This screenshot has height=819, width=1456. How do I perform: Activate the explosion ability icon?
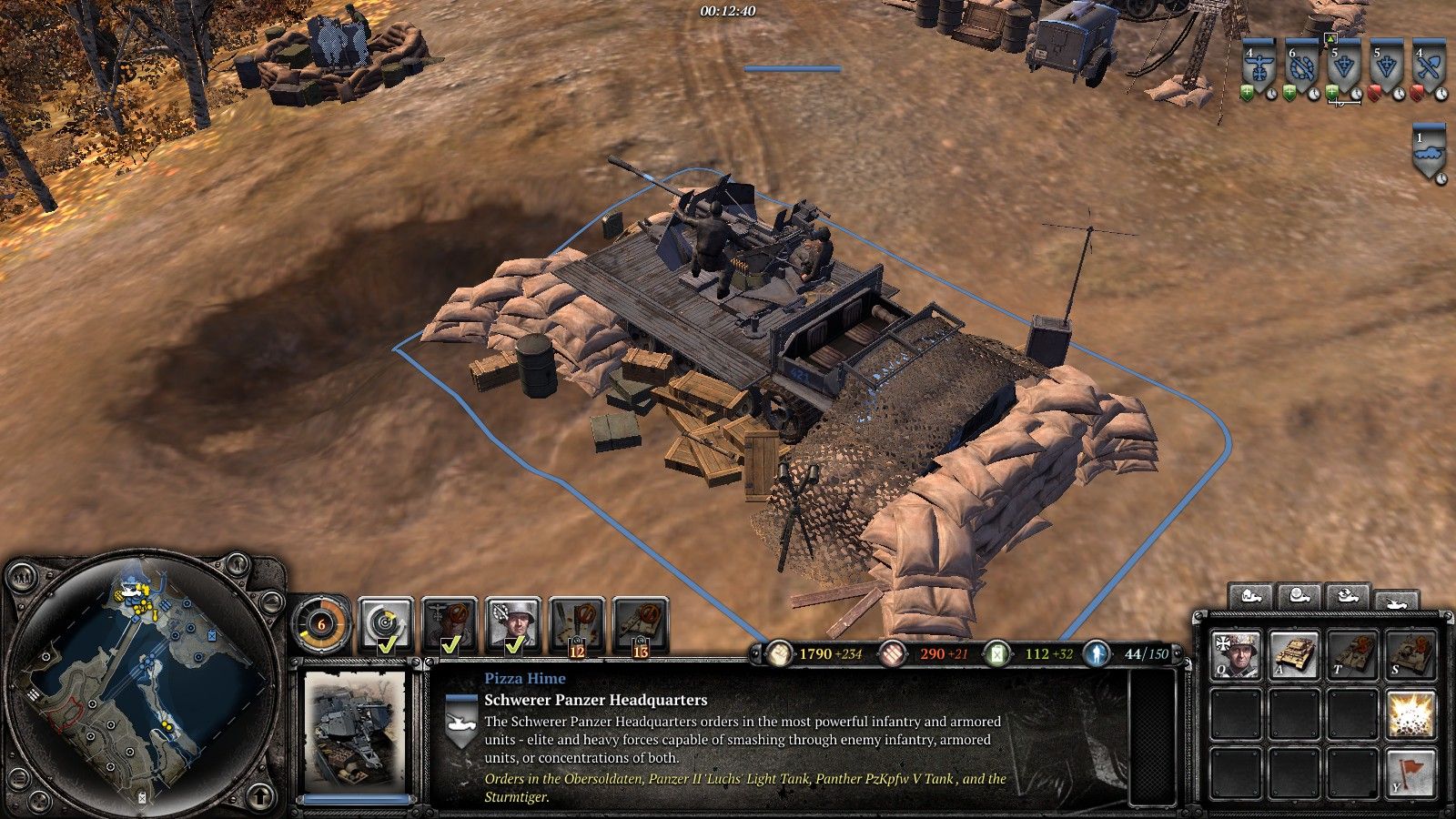(1410, 713)
